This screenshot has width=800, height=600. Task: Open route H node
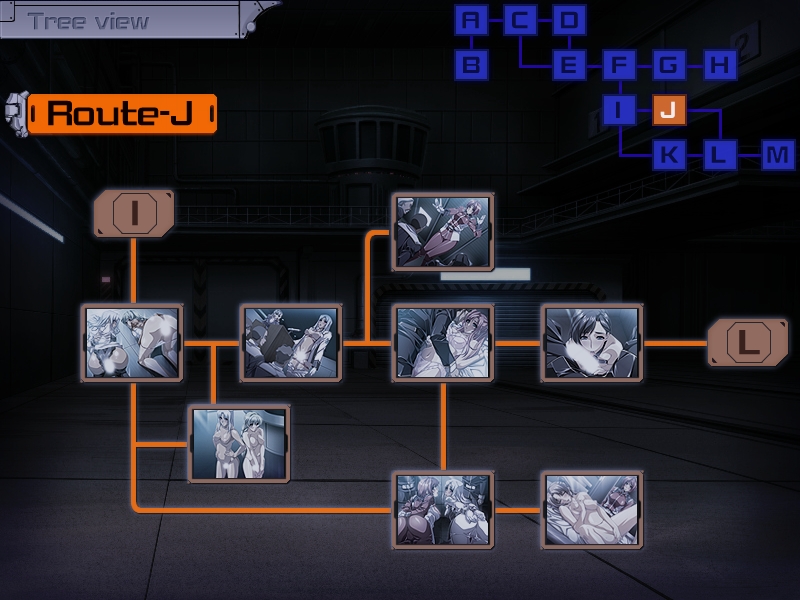point(718,66)
